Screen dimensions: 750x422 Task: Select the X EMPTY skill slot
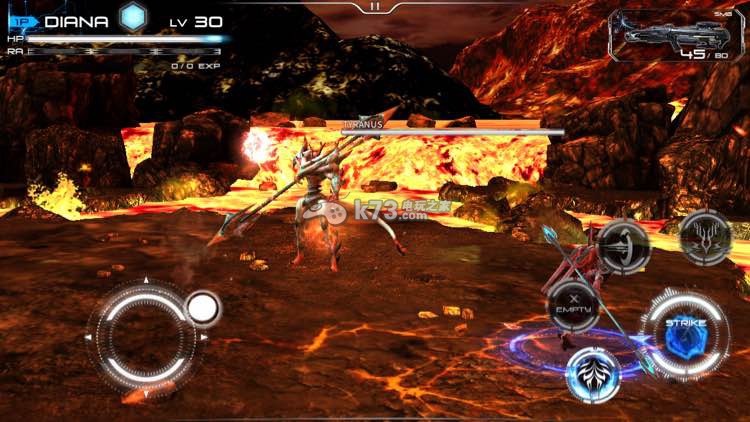tap(573, 304)
